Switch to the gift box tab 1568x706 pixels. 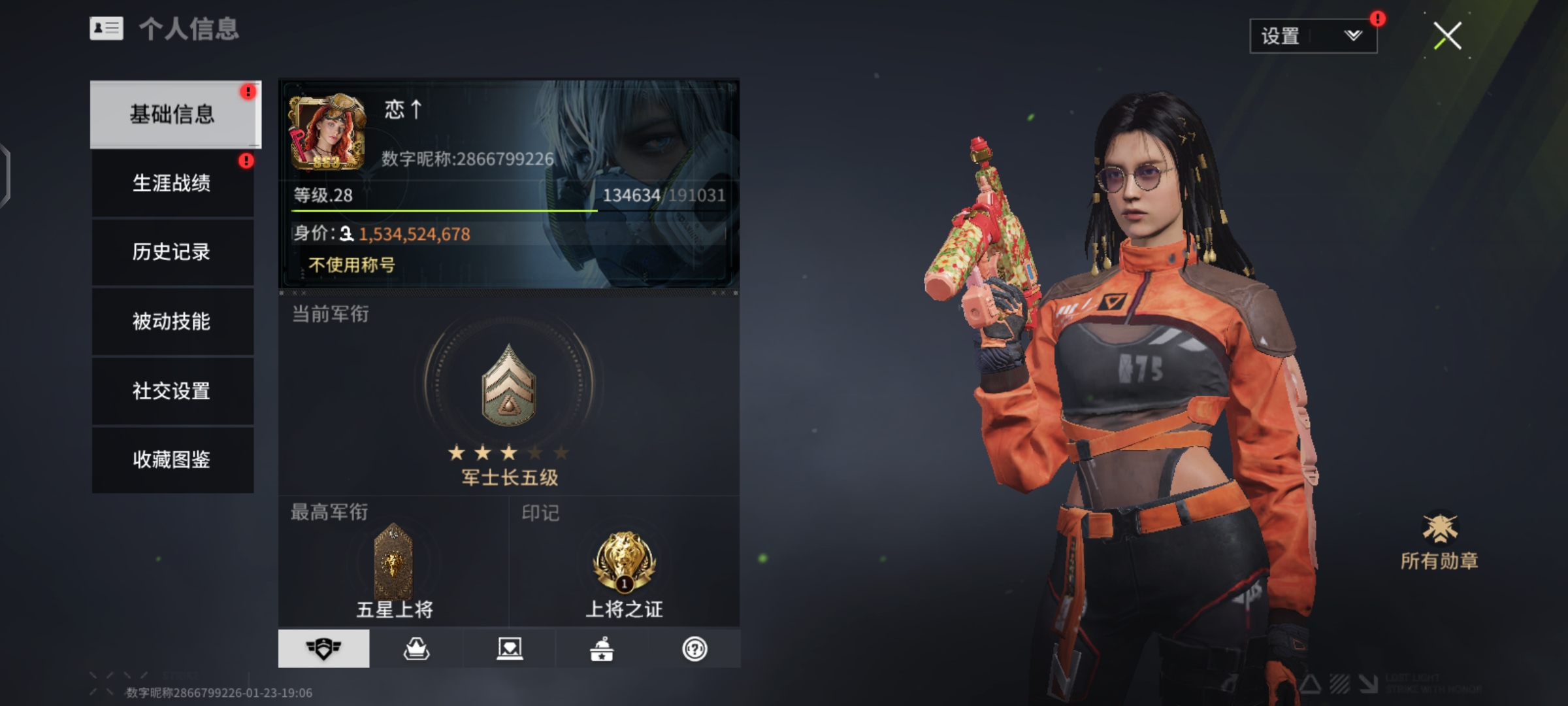pyautogui.click(x=602, y=648)
